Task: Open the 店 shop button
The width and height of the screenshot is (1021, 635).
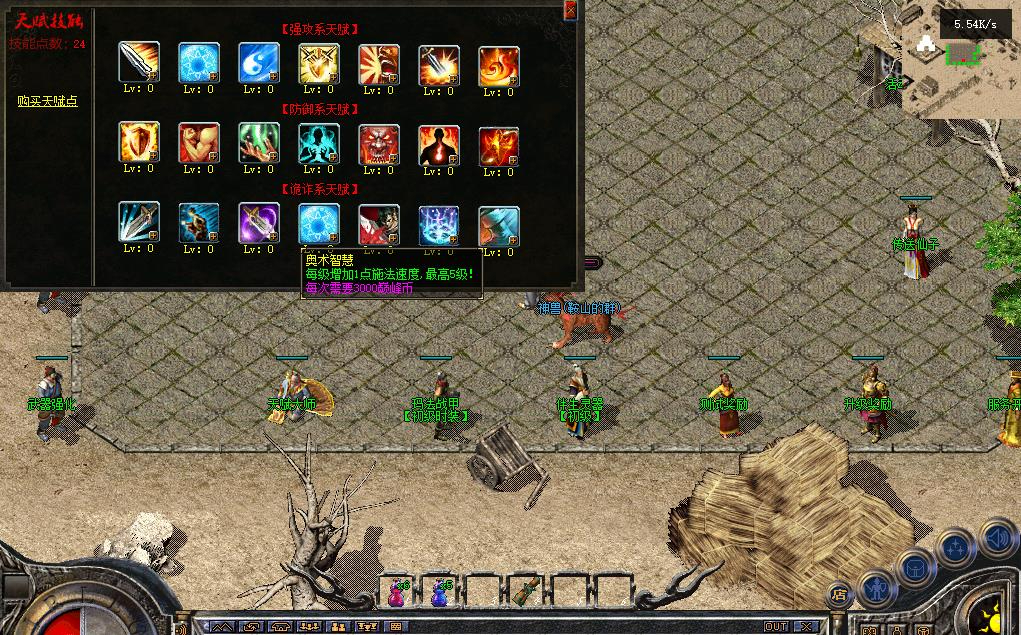Action: click(838, 595)
